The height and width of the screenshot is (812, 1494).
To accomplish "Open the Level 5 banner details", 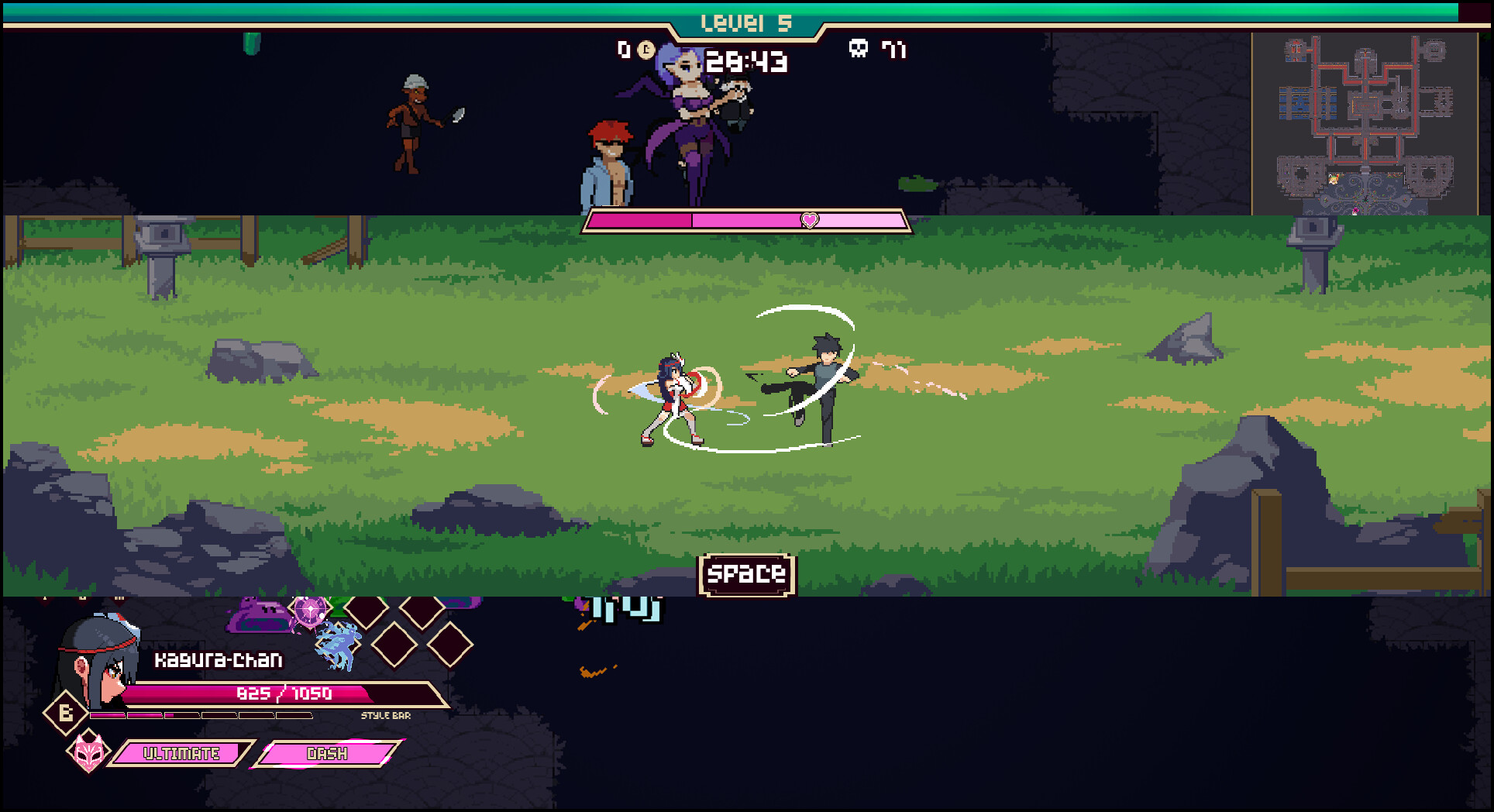I will (x=746, y=20).
